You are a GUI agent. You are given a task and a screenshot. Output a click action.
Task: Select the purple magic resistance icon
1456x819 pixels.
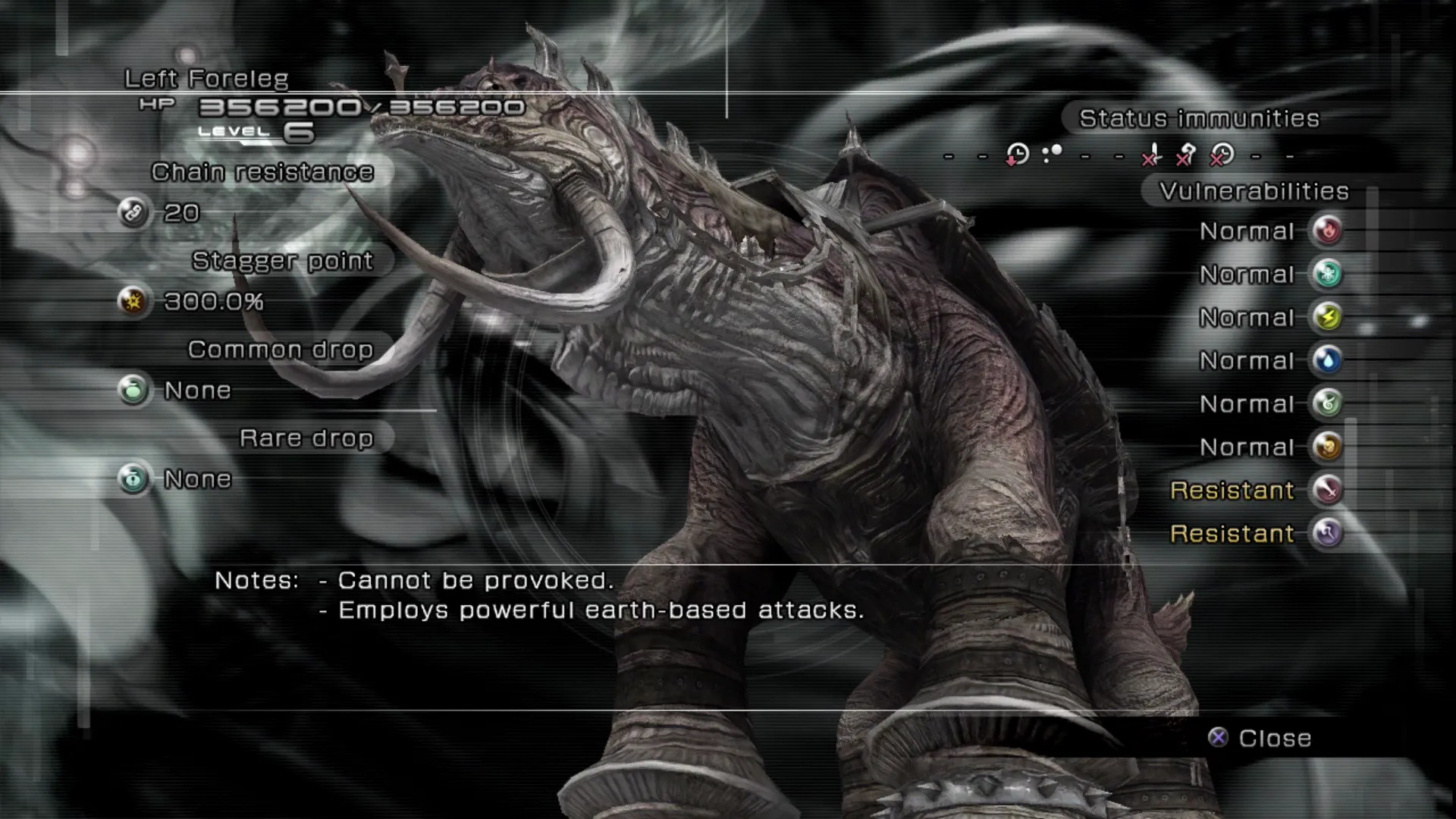1327,533
